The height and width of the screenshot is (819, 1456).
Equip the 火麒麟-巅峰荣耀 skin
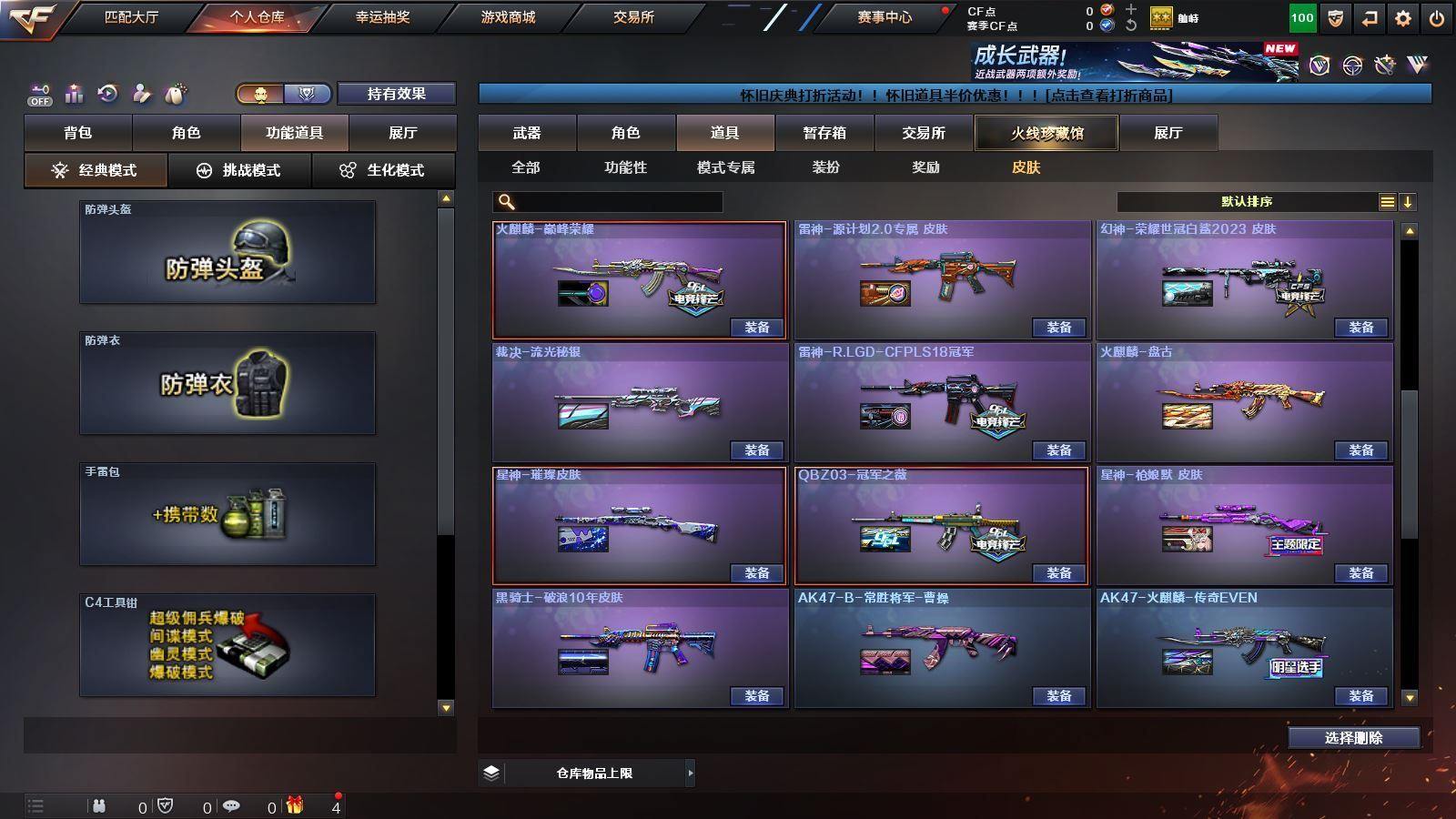point(756,328)
